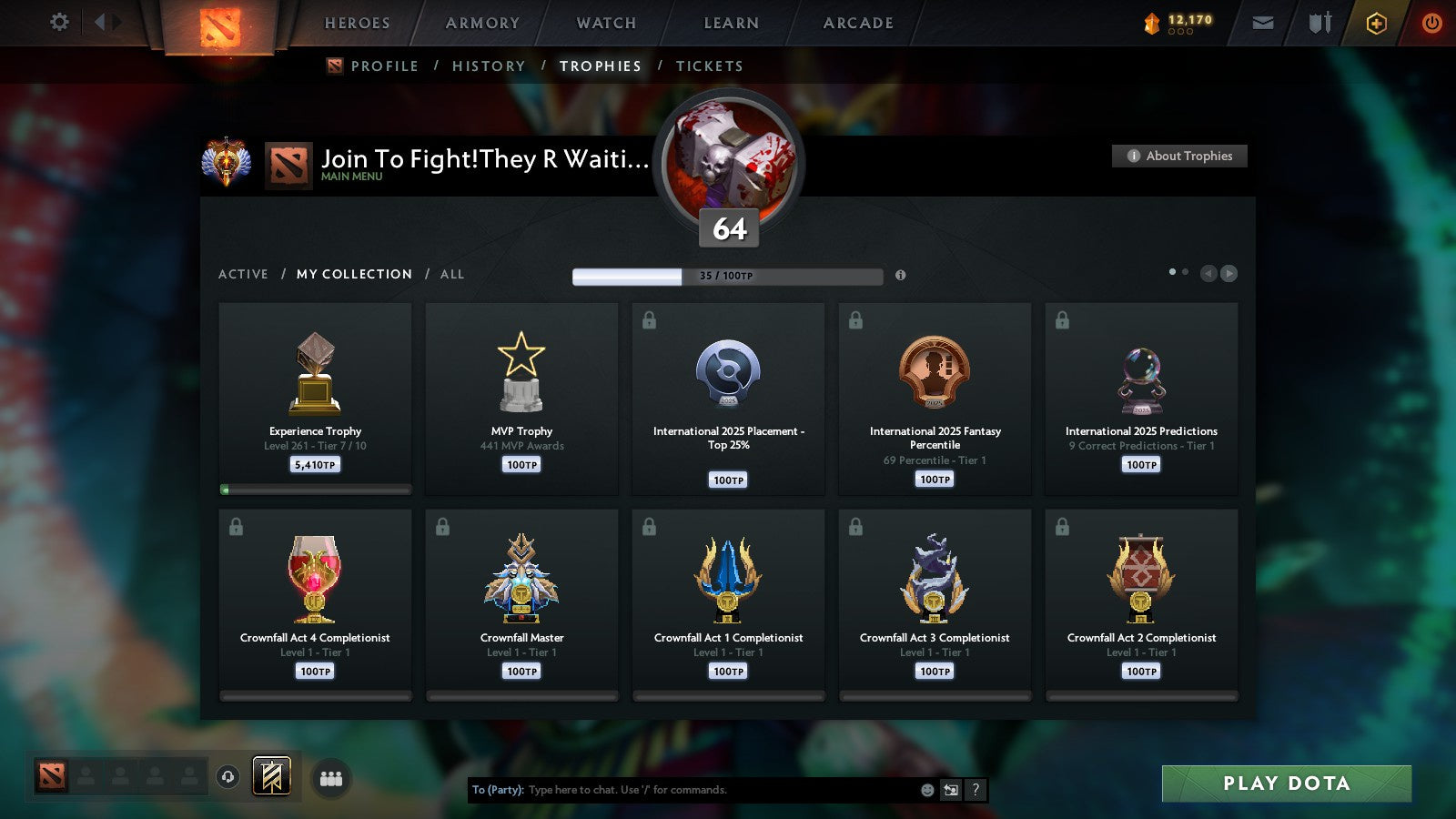This screenshot has width=1456, height=819.
Task: Click the power/disconnect icon
Action: [x=1431, y=22]
